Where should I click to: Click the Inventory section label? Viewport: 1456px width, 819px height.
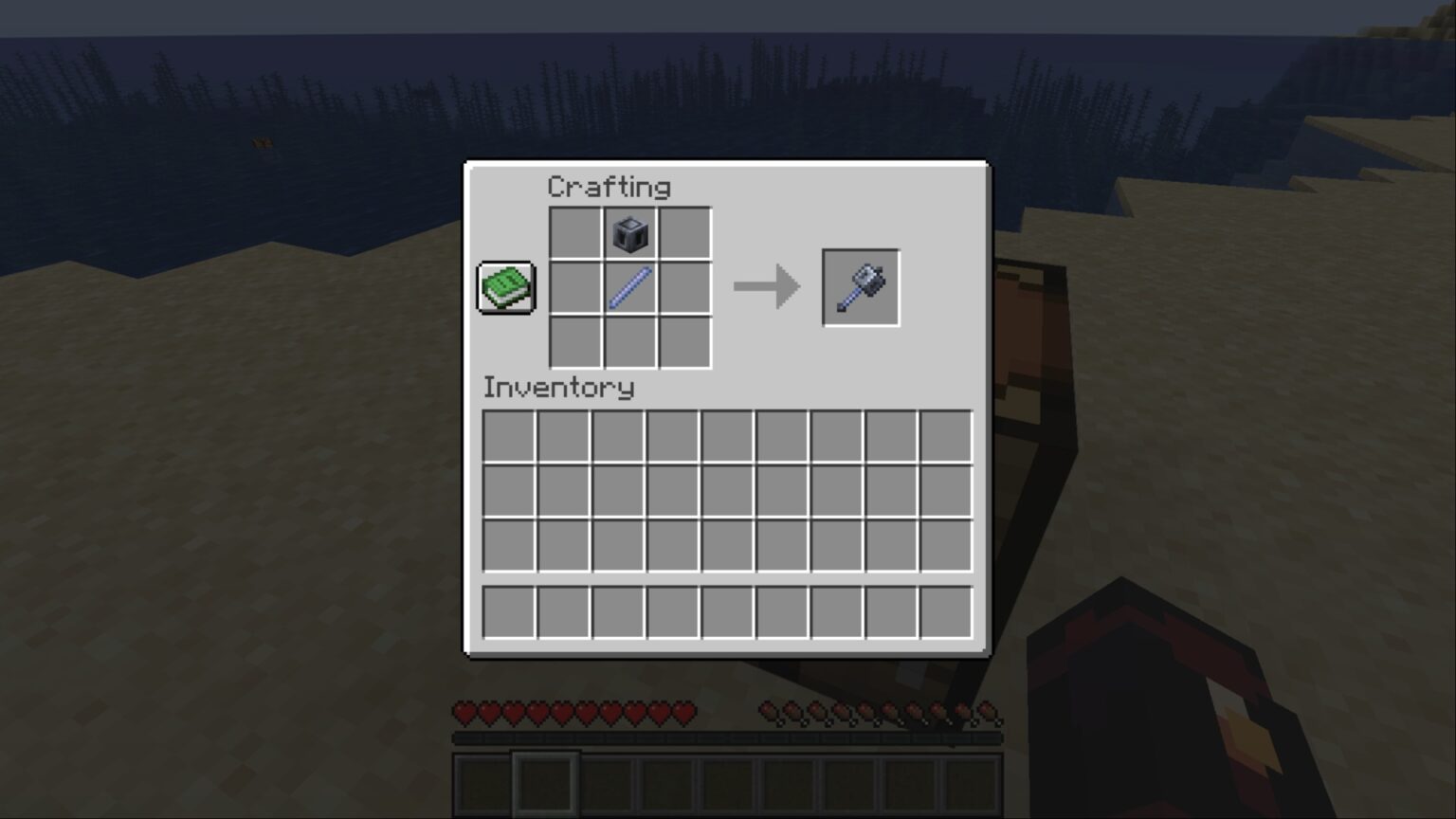click(x=558, y=387)
